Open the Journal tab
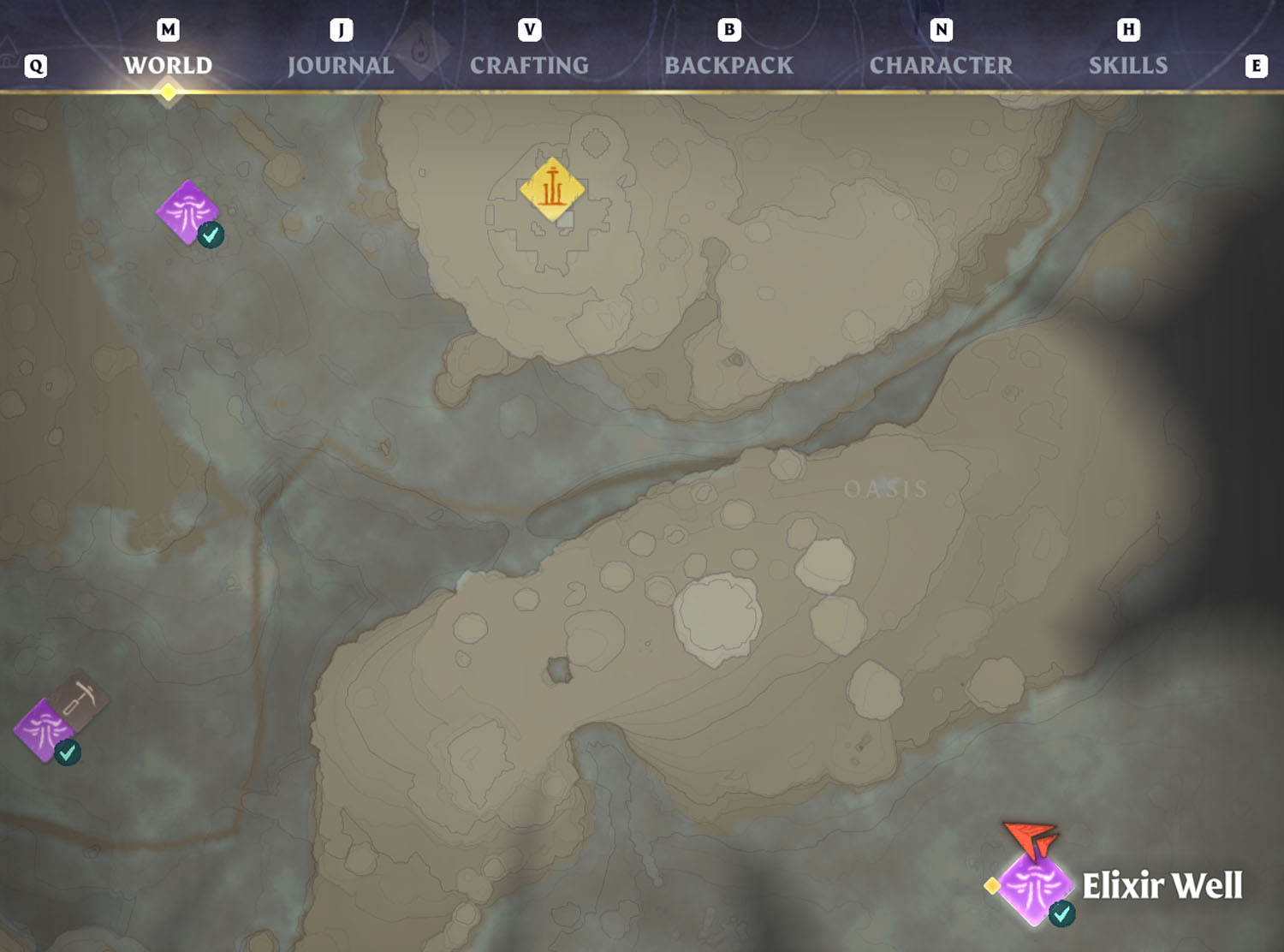The image size is (1284, 952). coord(341,65)
